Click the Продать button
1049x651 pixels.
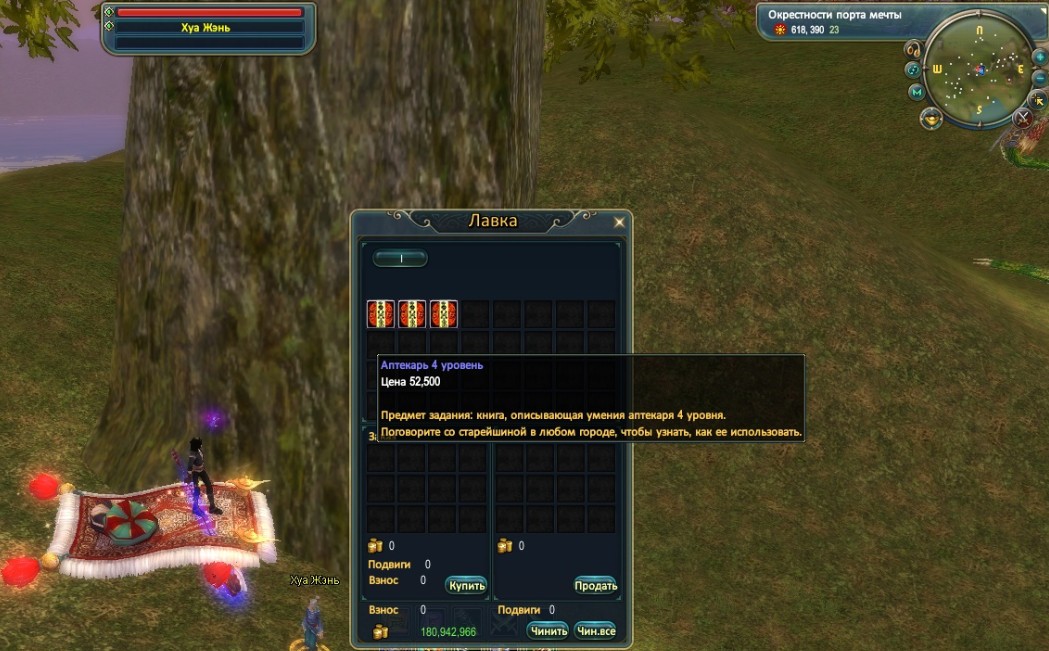[596, 585]
